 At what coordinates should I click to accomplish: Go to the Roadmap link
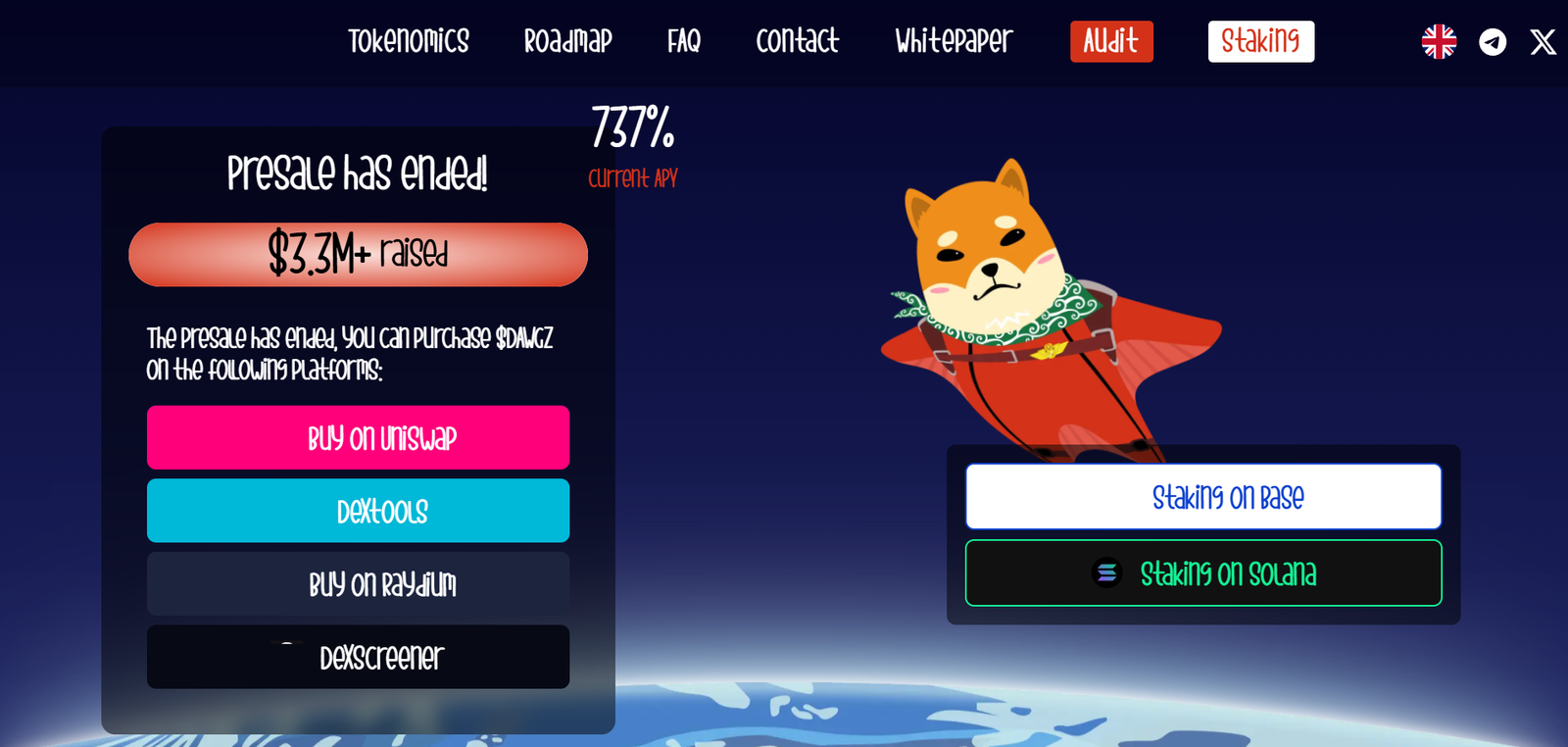(x=567, y=41)
